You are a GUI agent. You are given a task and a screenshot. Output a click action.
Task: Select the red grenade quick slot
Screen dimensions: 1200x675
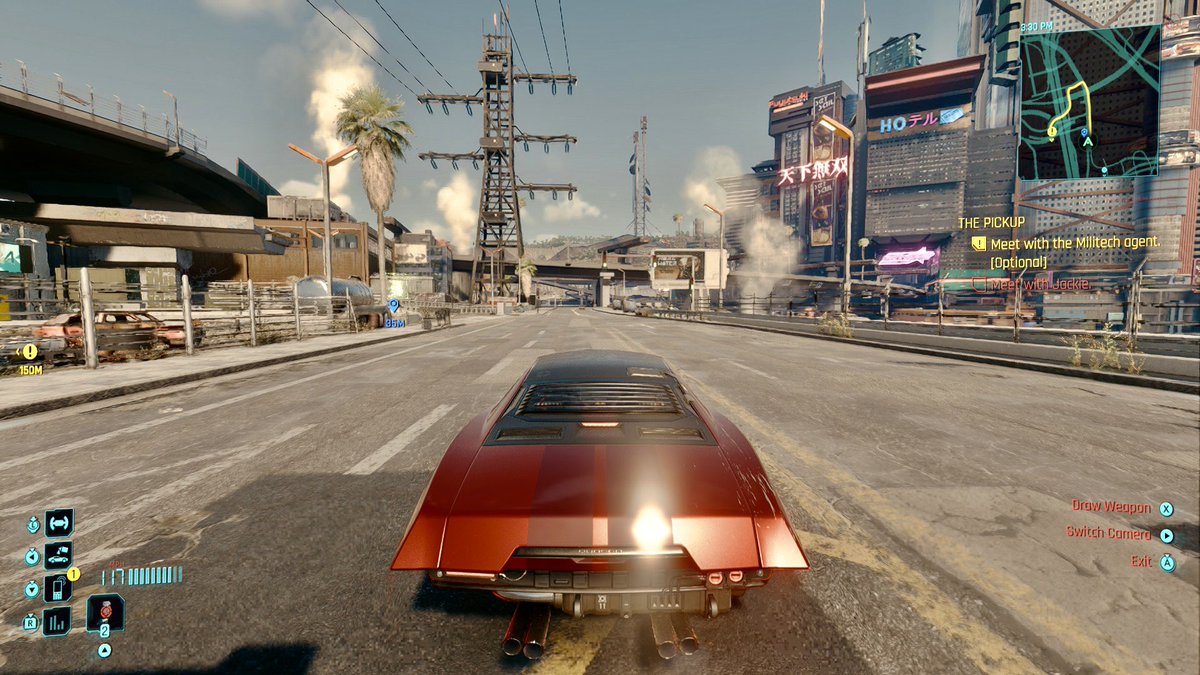105,612
